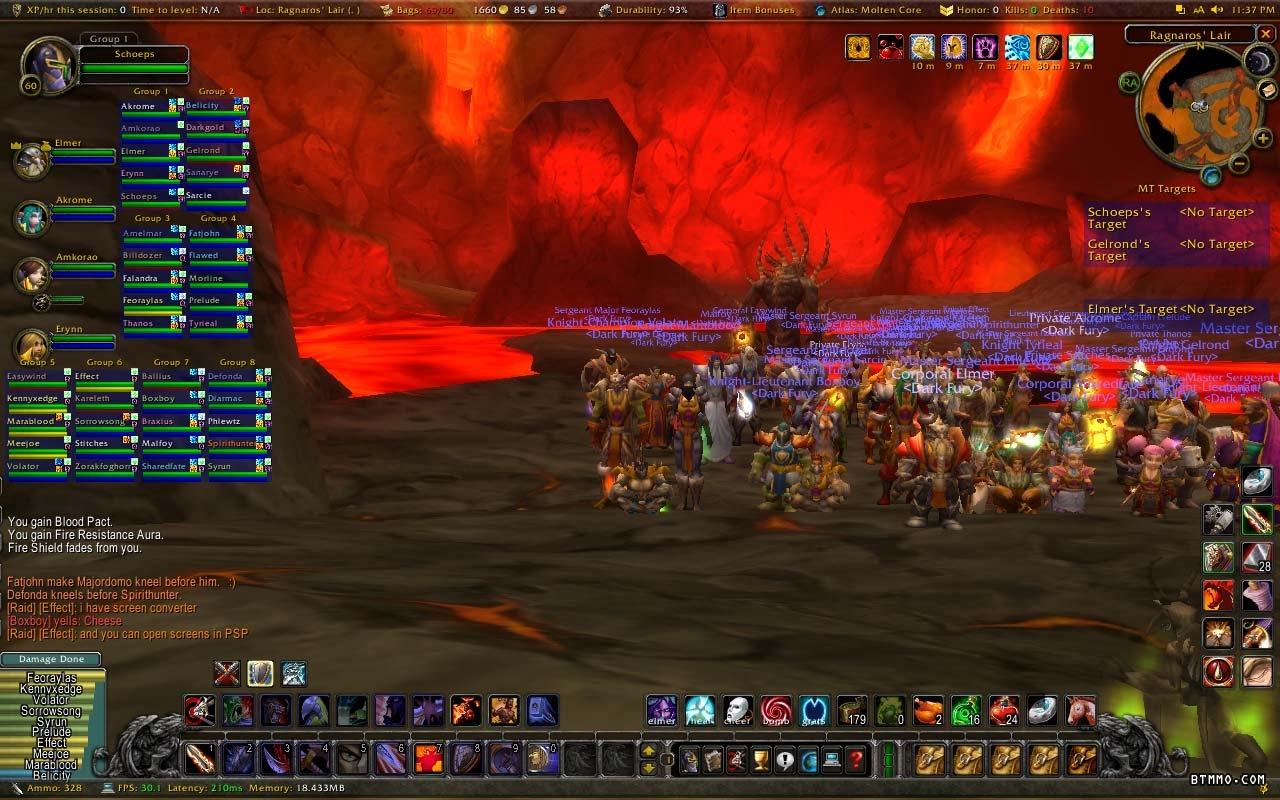Click the Atlas: Molten Core panel button
The height and width of the screenshot is (800, 1280).
click(x=868, y=10)
